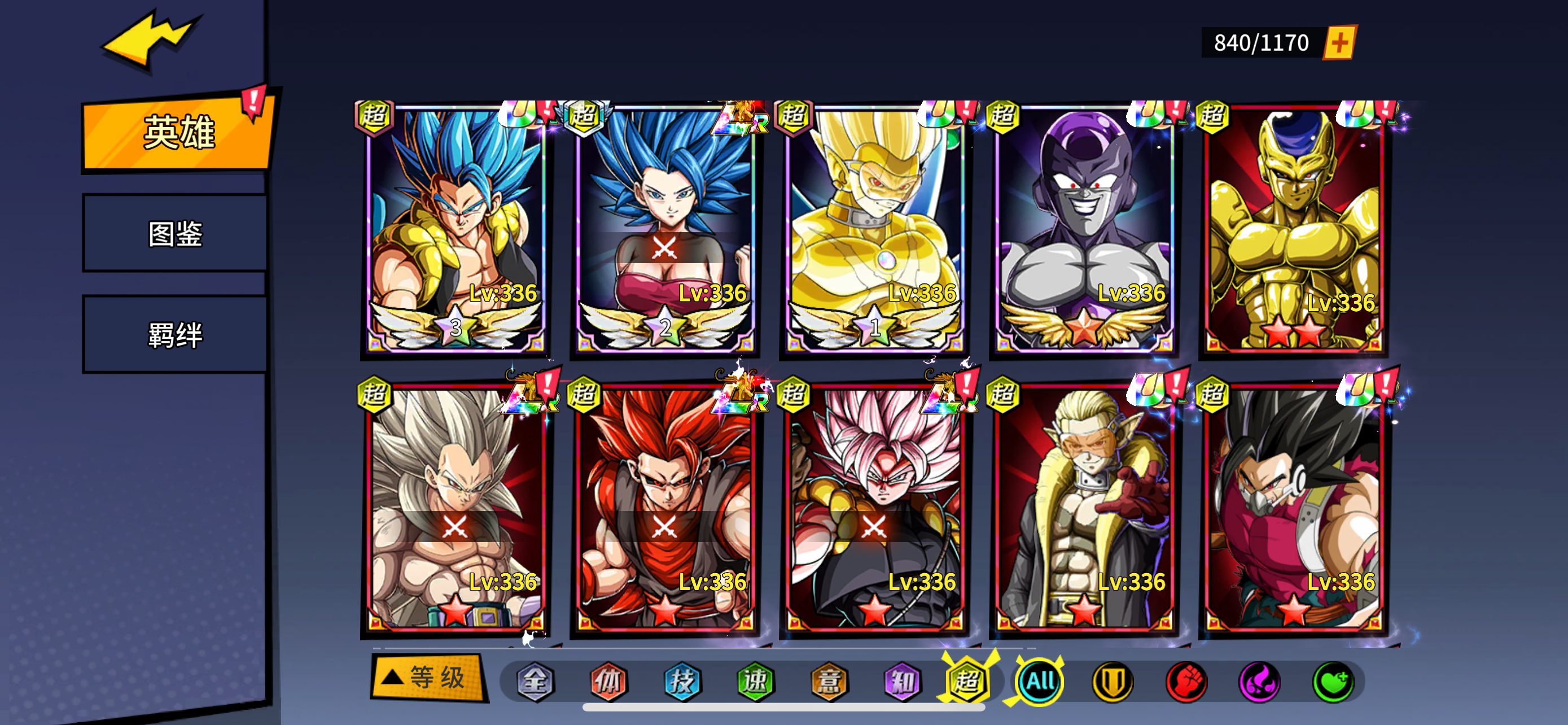Filter by the yellow shield role

tap(1113, 681)
